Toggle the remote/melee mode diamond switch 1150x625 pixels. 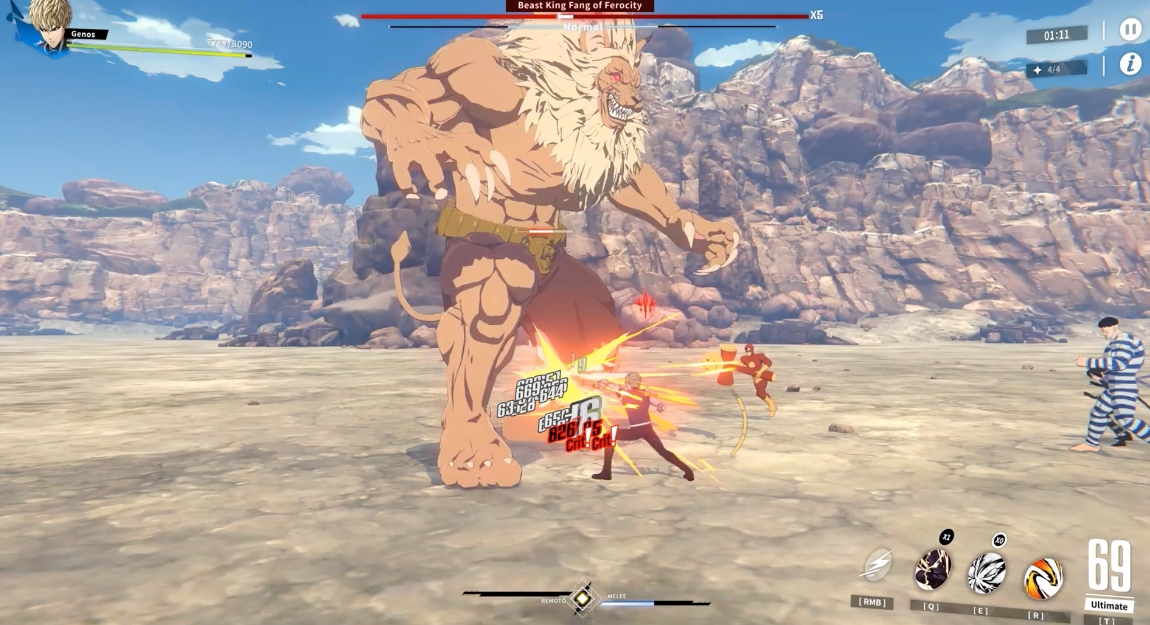point(582,598)
